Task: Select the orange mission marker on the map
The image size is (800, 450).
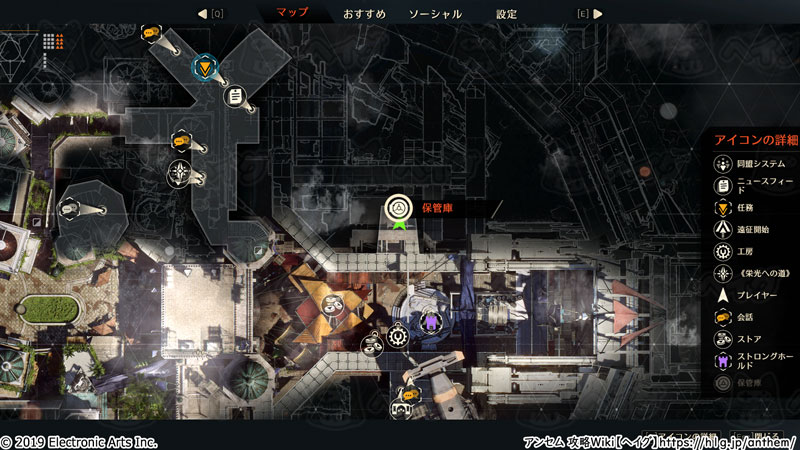Action: click(206, 67)
